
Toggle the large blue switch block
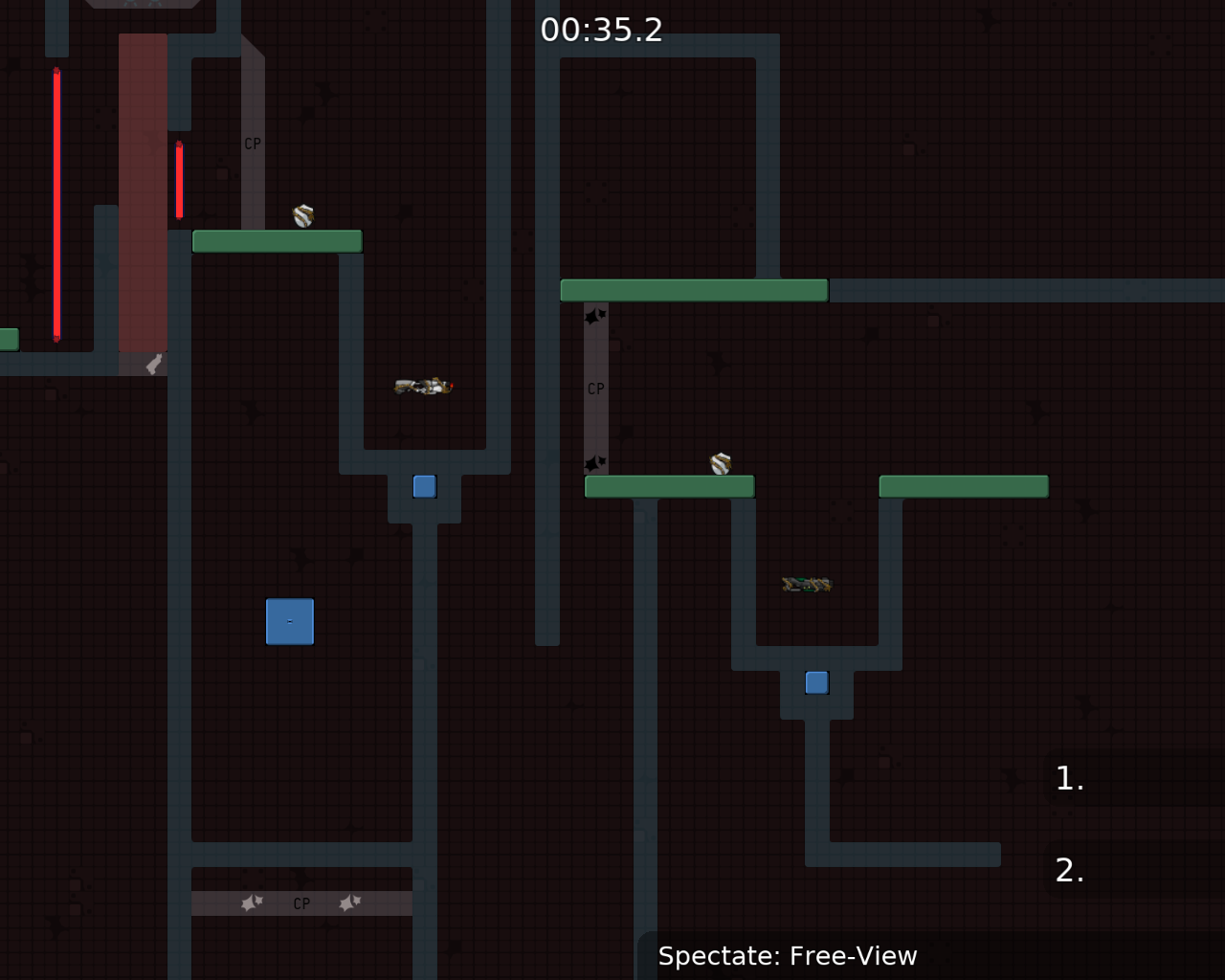(x=289, y=621)
